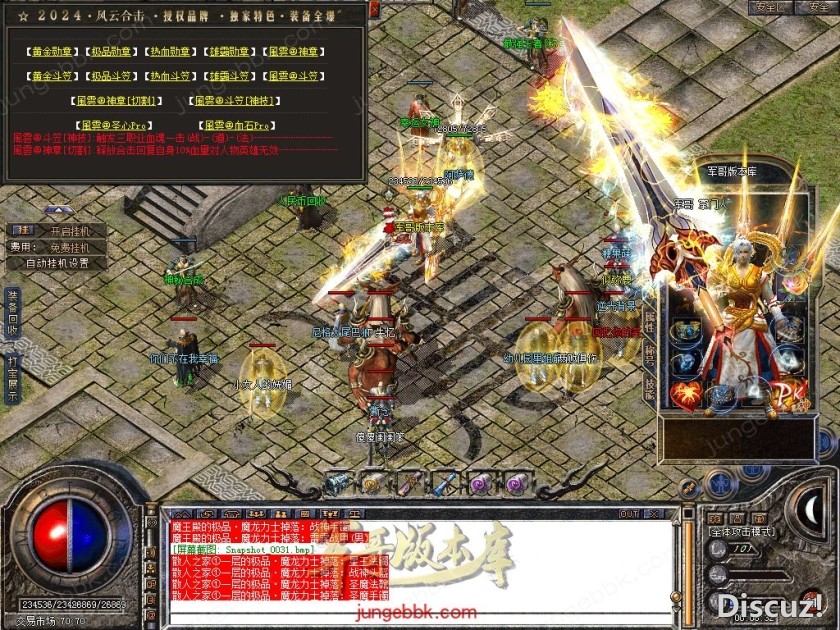Open the 装备回收 side tab
This screenshot has width=840, height=630.
12,312
